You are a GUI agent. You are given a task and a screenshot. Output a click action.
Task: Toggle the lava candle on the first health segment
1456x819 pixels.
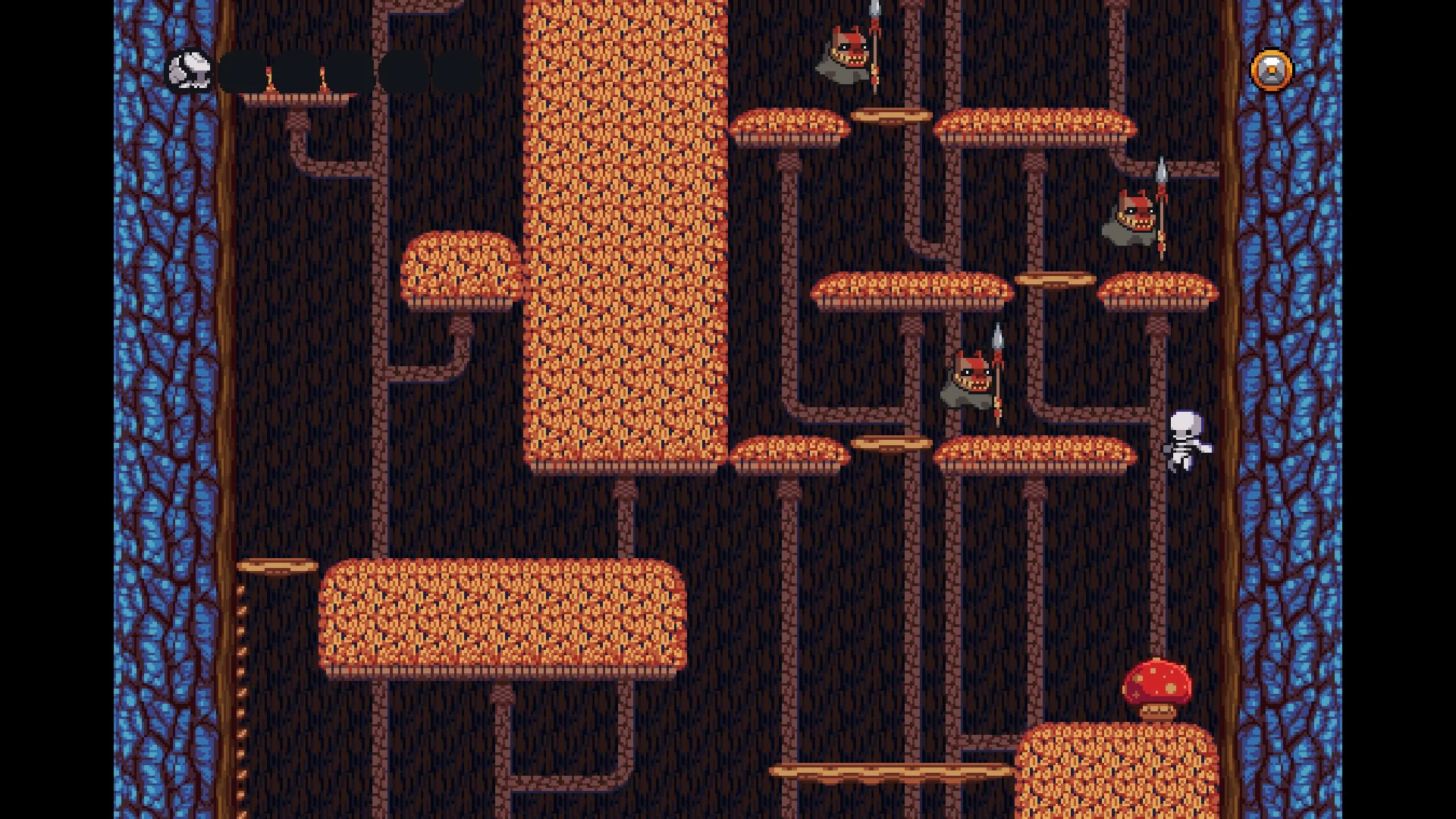[x=270, y=80]
